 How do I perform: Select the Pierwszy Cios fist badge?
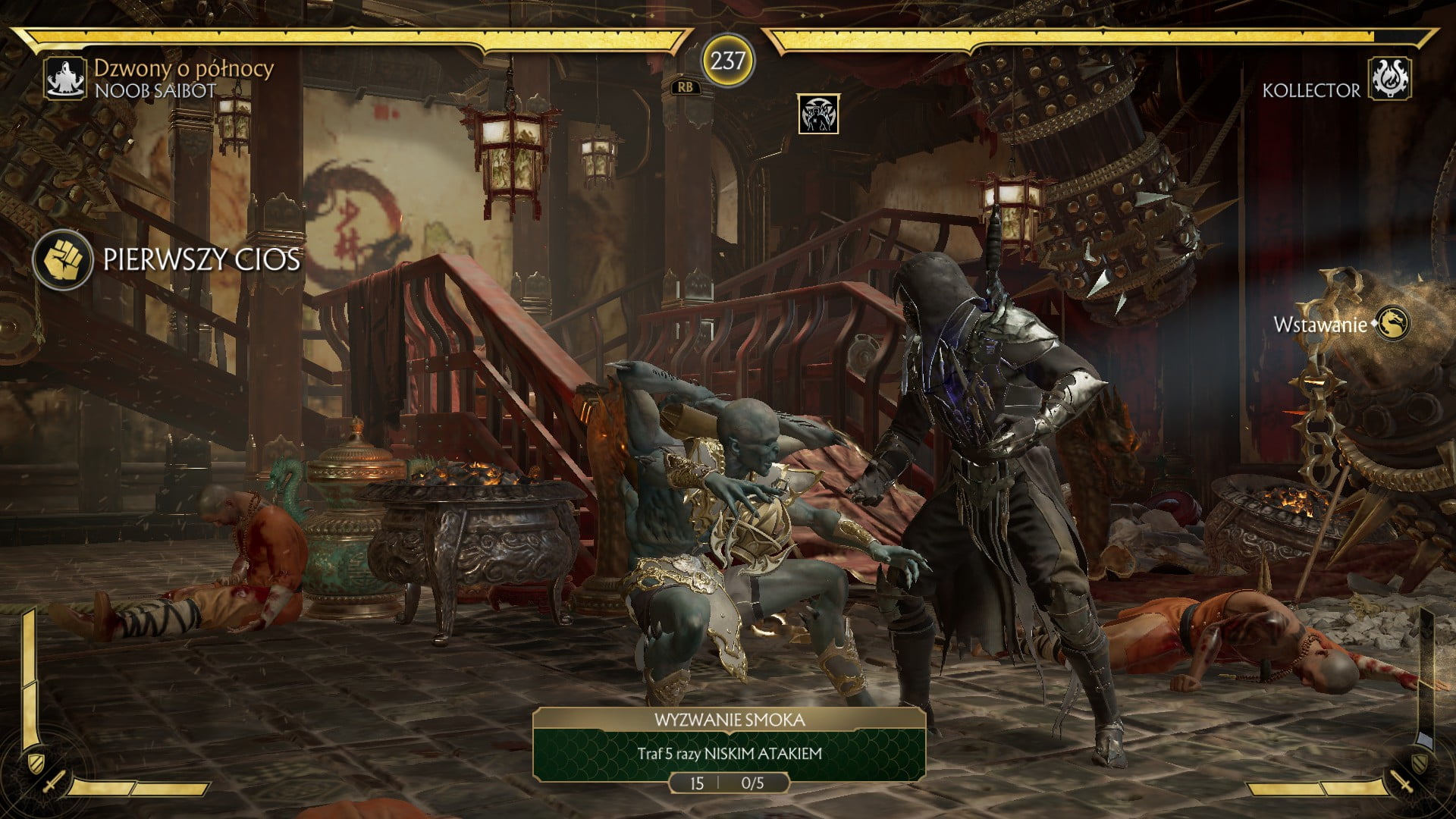tap(63, 260)
